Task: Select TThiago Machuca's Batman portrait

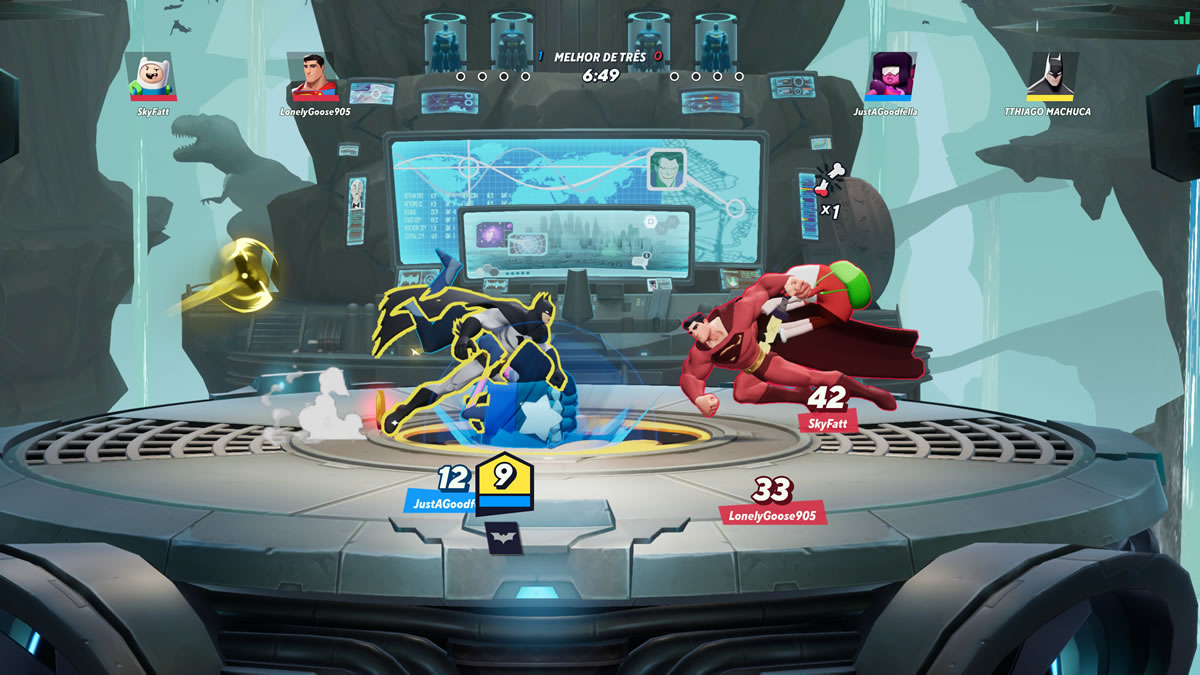Action: (x=1051, y=77)
